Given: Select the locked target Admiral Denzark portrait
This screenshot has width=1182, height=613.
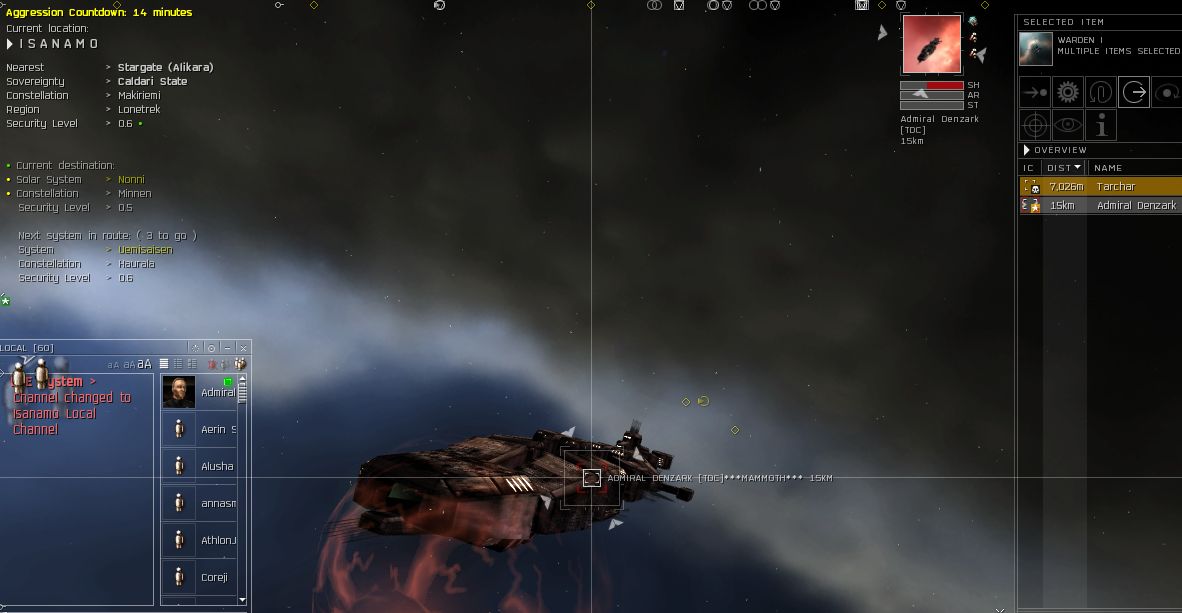Looking at the screenshot, I should coord(931,44).
